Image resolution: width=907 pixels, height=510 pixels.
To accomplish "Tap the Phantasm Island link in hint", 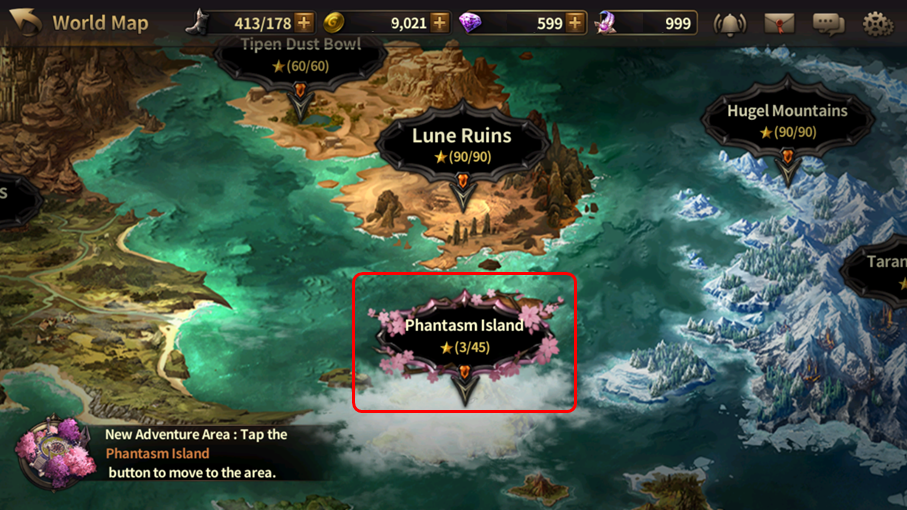I will coord(157,453).
